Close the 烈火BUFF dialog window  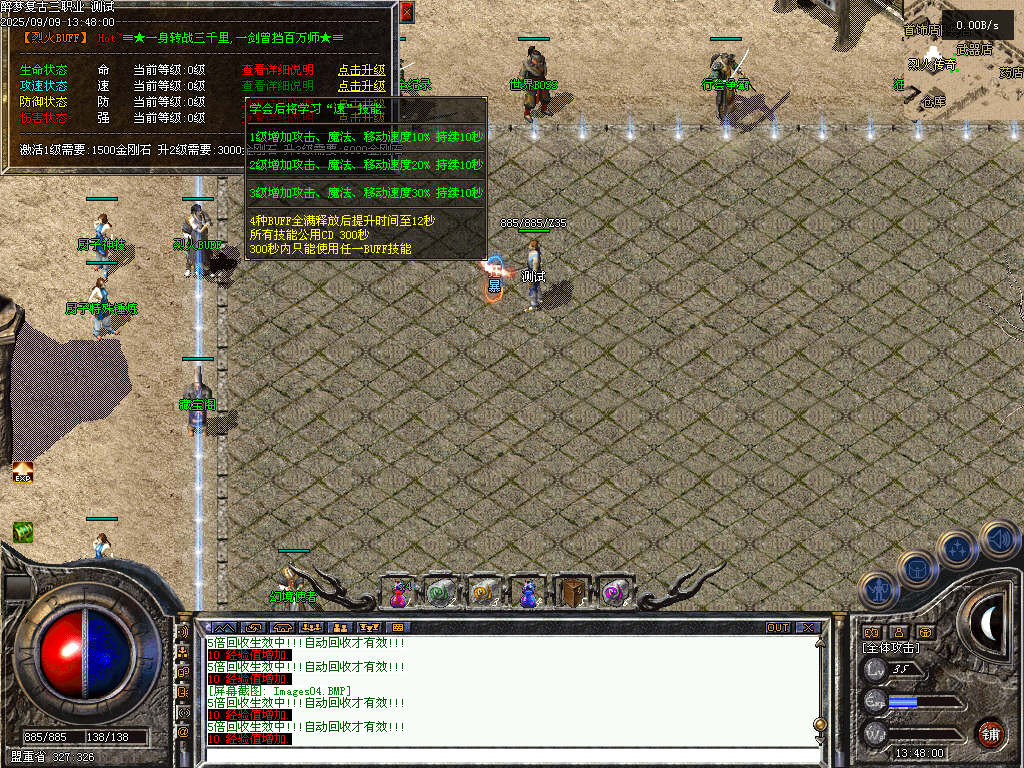(x=406, y=12)
